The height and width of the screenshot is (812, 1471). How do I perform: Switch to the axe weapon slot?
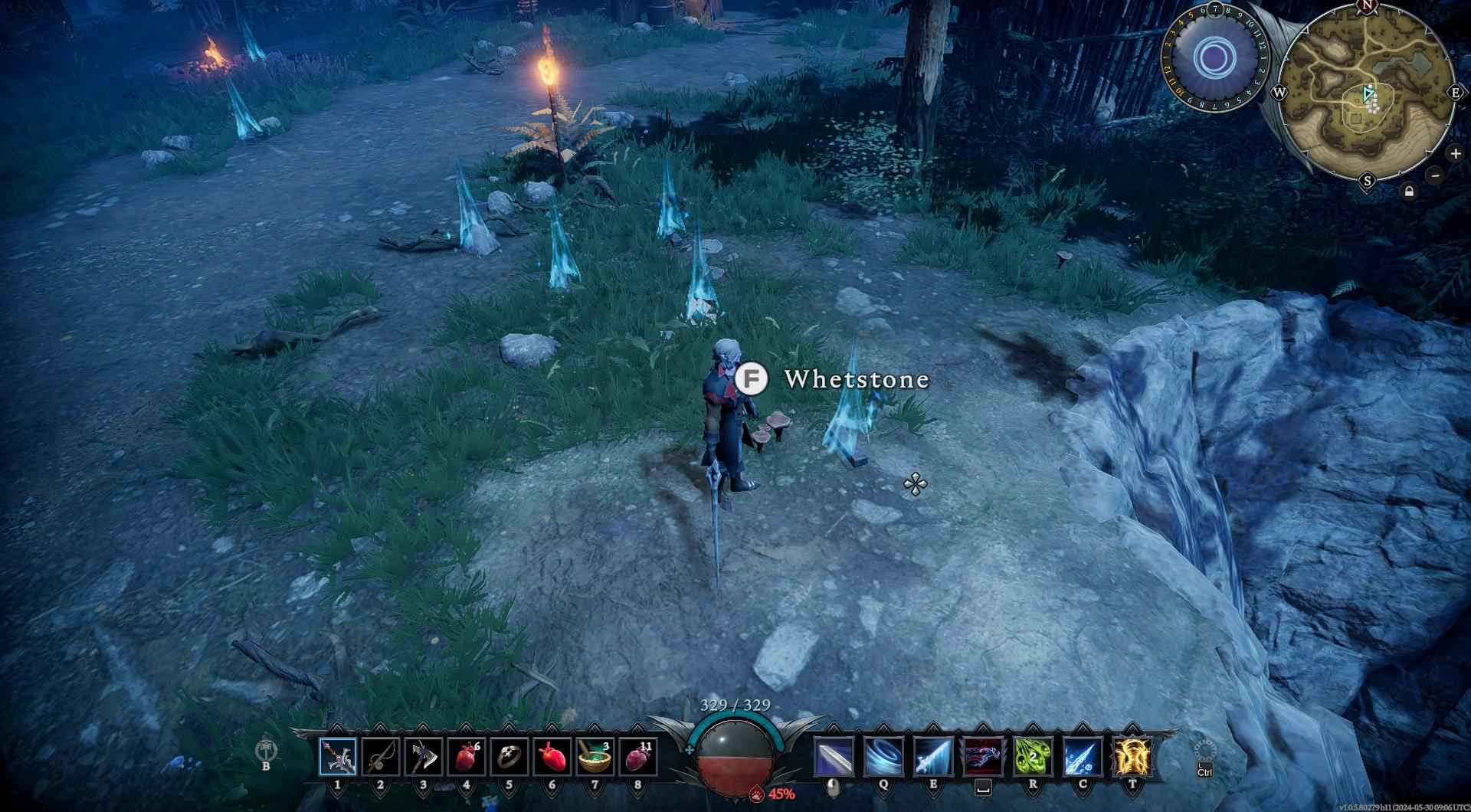[424, 758]
